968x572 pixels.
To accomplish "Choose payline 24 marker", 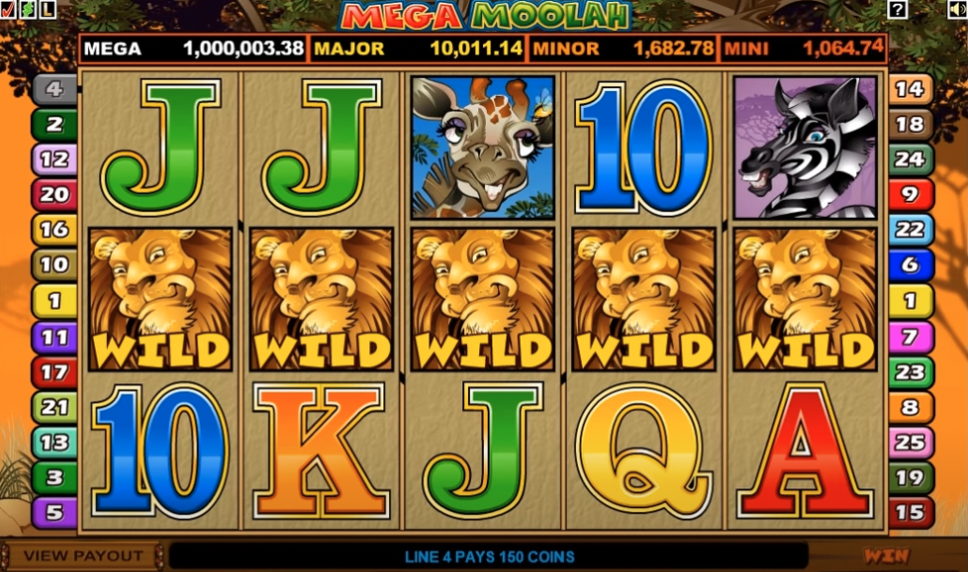I will tap(910, 159).
